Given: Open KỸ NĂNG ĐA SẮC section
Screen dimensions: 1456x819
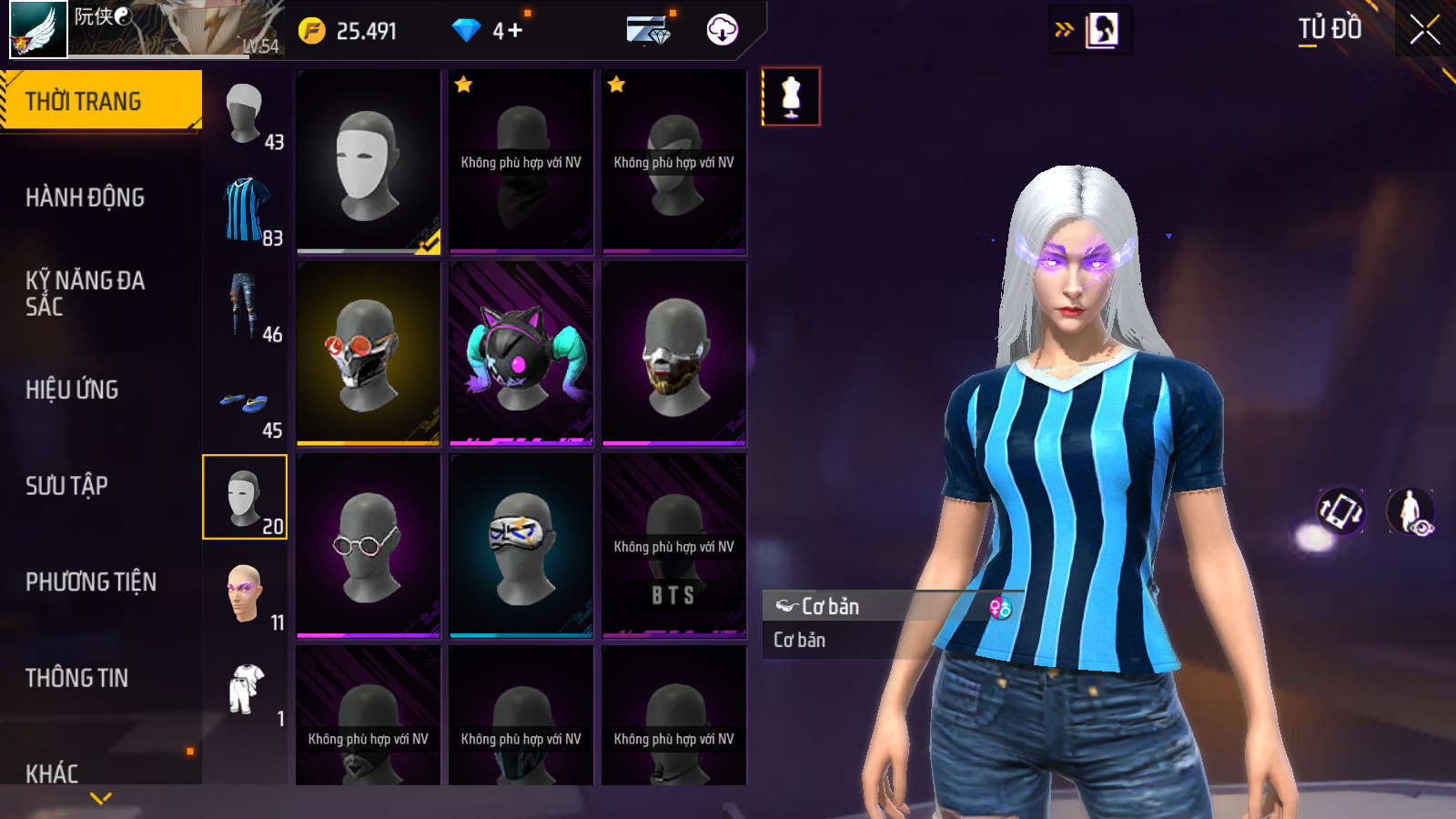Looking at the screenshot, I should click(85, 293).
